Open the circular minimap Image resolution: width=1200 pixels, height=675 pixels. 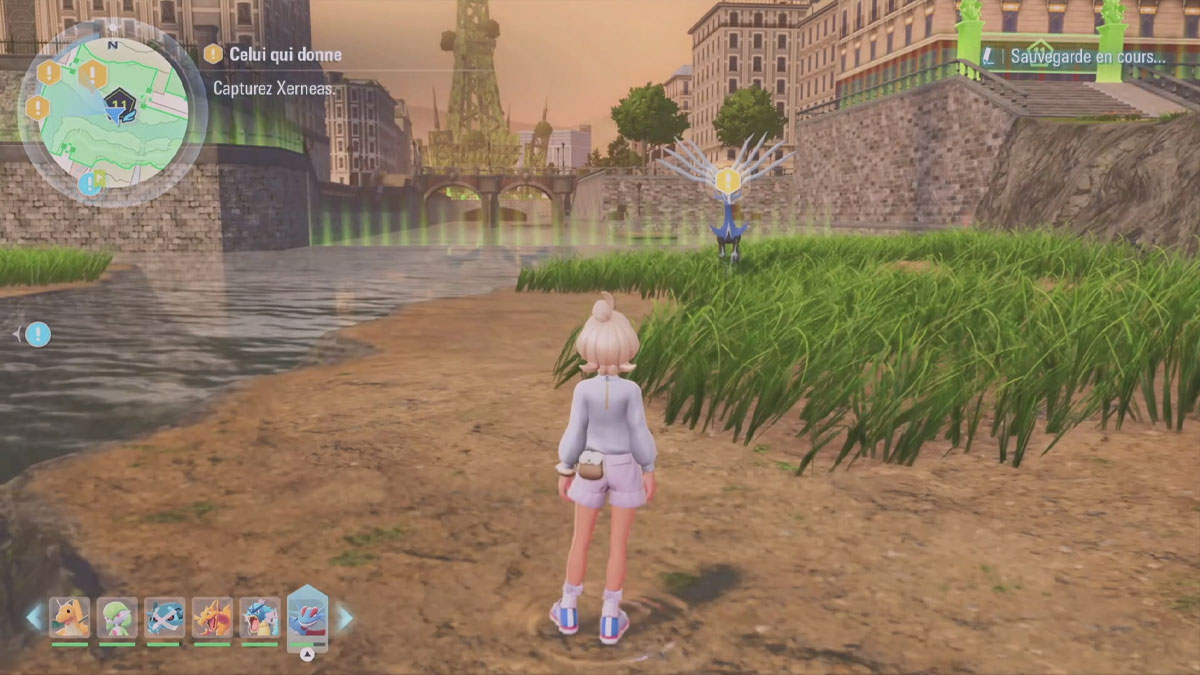click(x=112, y=112)
